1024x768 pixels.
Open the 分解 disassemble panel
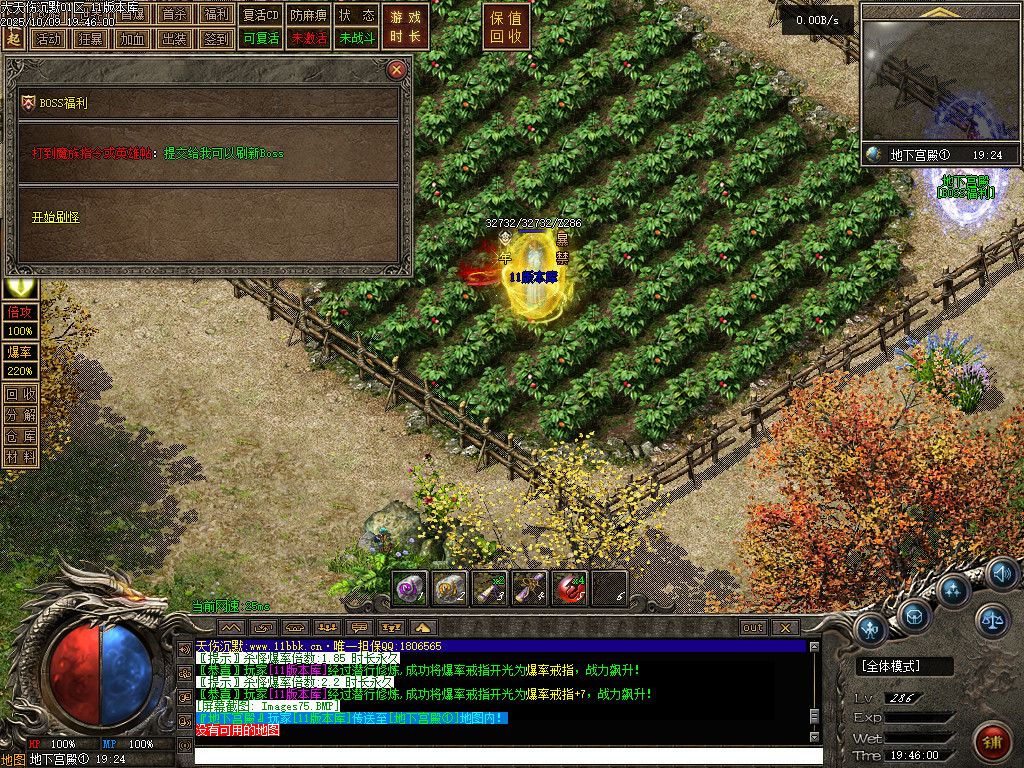(21, 415)
